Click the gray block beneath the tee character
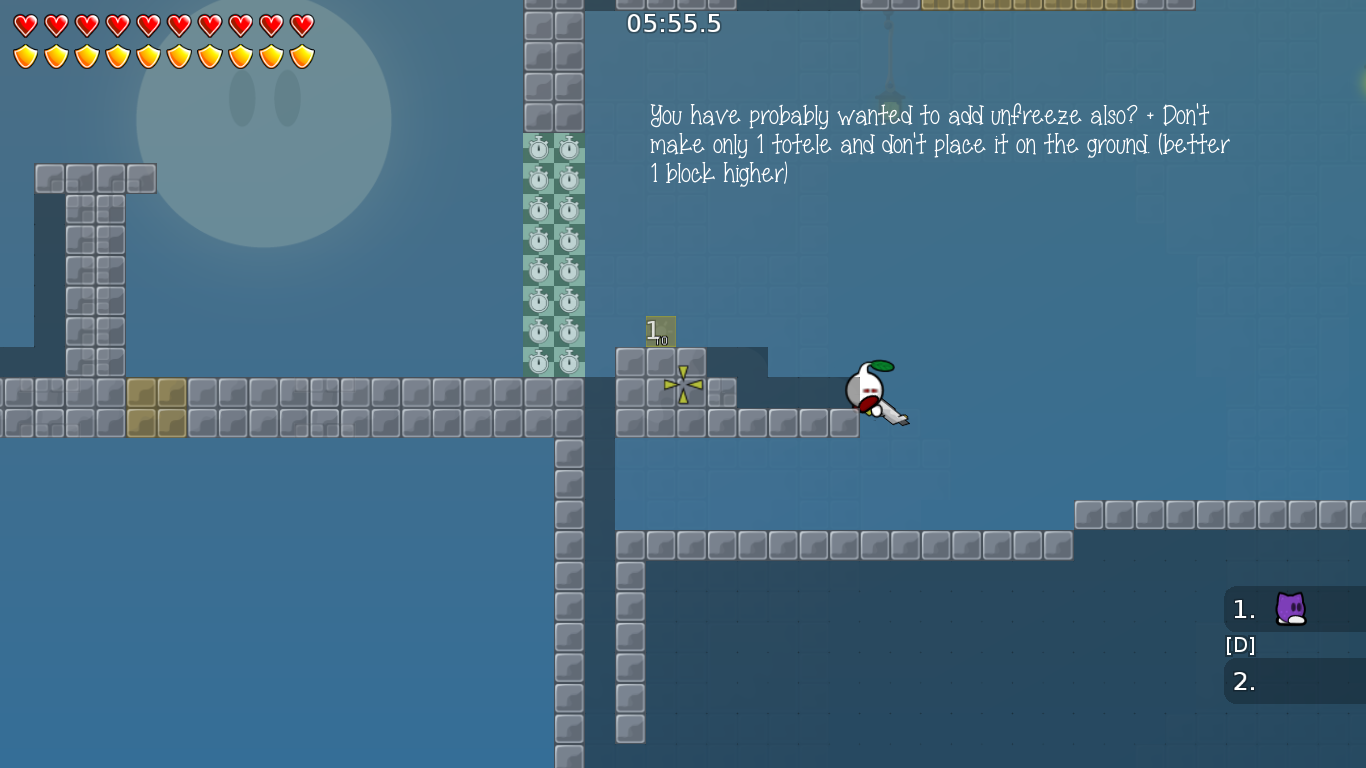The width and height of the screenshot is (1366, 768). (x=845, y=423)
